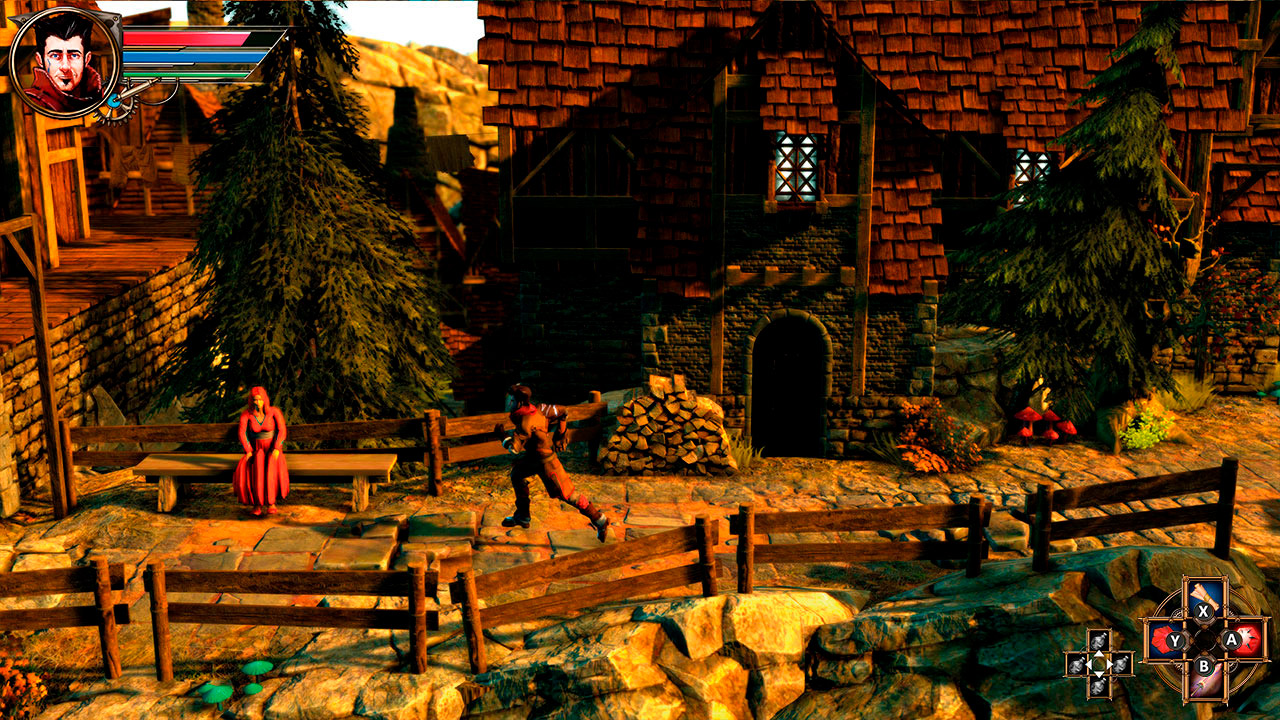Select the right flask potion slot
This screenshot has height=720, width=1280.
pyautogui.click(x=1120, y=663)
